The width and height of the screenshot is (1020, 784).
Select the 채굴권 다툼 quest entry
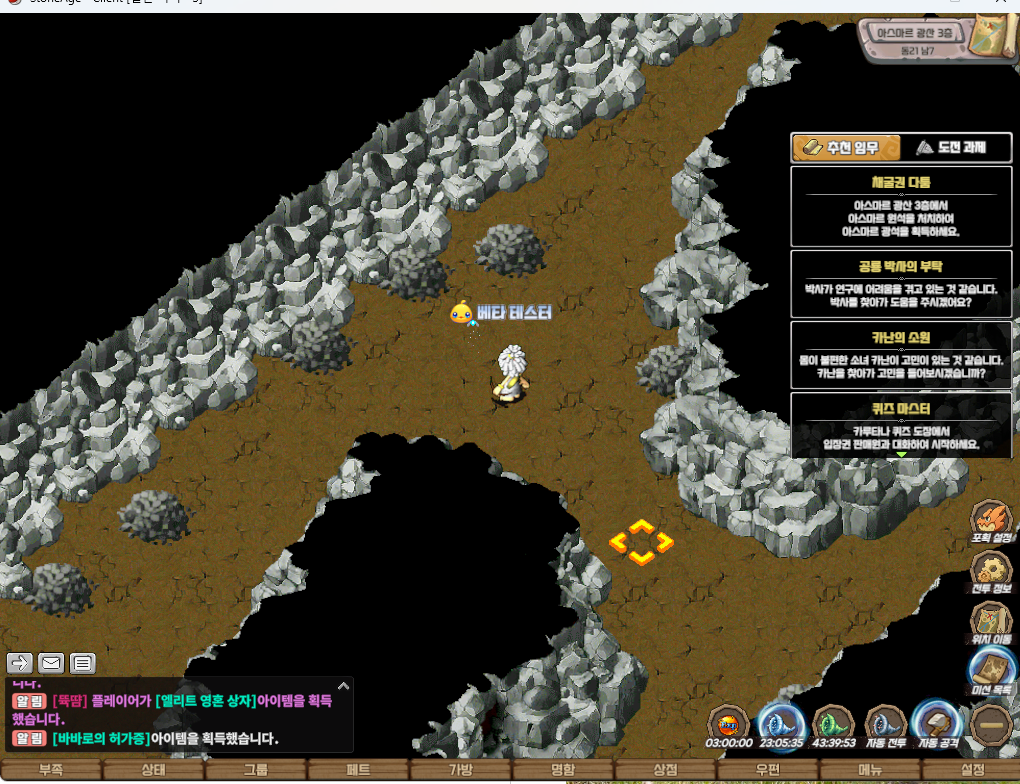point(900,207)
